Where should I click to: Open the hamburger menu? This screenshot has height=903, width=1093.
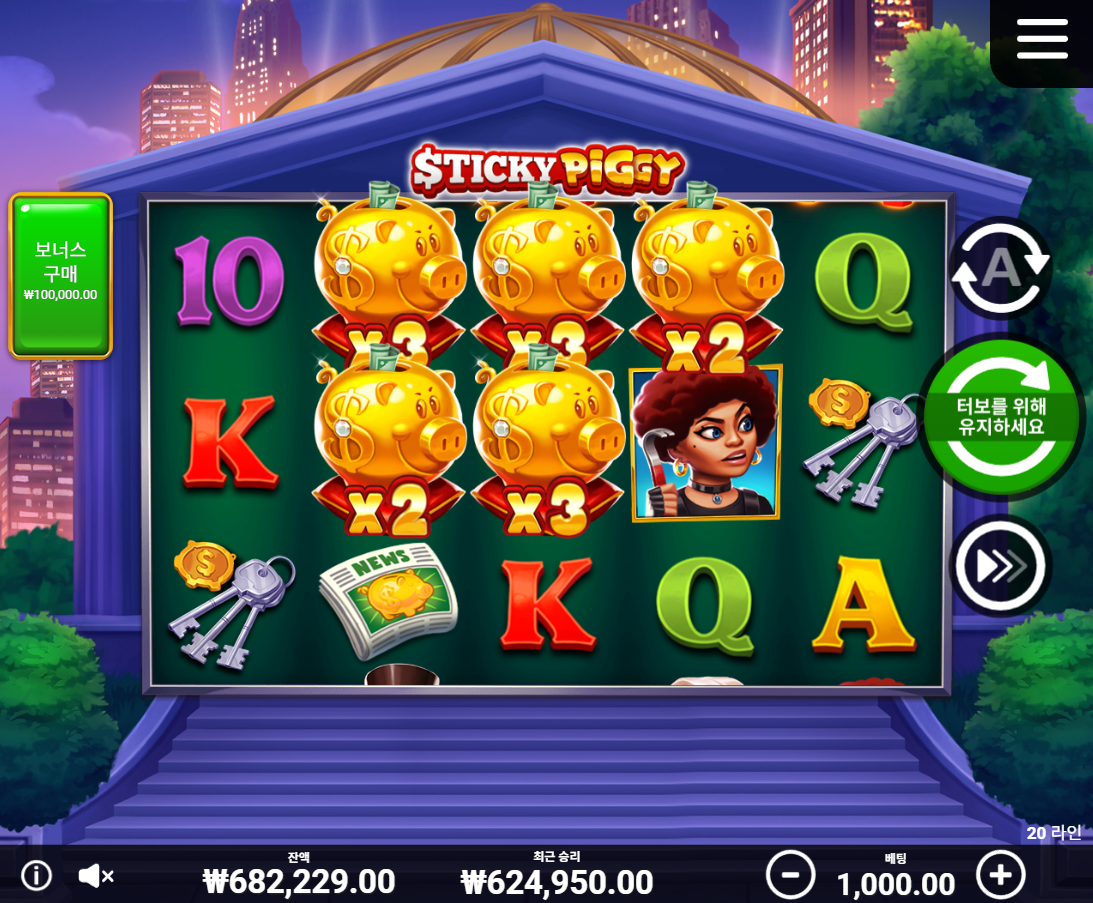tap(1042, 39)
